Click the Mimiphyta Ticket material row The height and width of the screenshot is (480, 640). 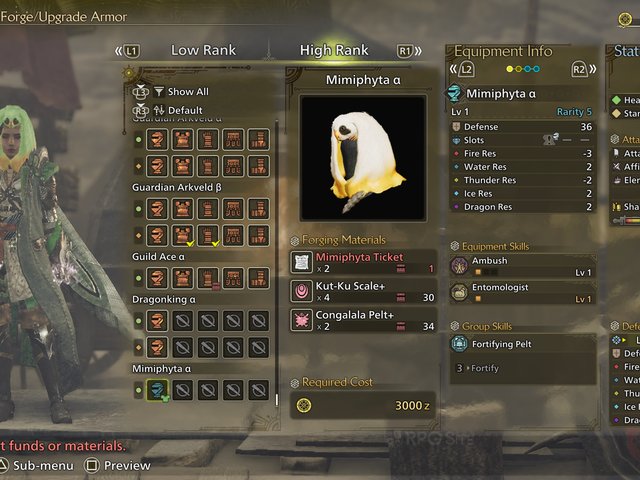[x=364, y=262]
